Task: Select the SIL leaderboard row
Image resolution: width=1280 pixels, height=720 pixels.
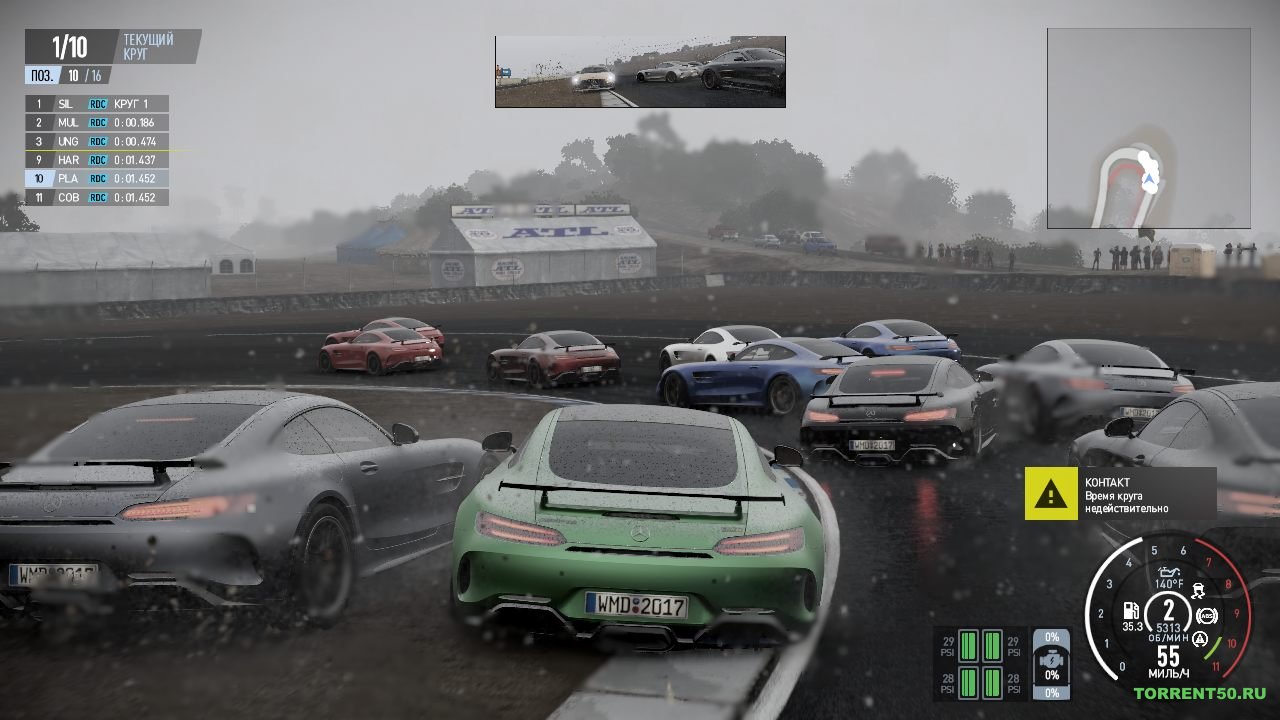Action: [x=97, y=104]
